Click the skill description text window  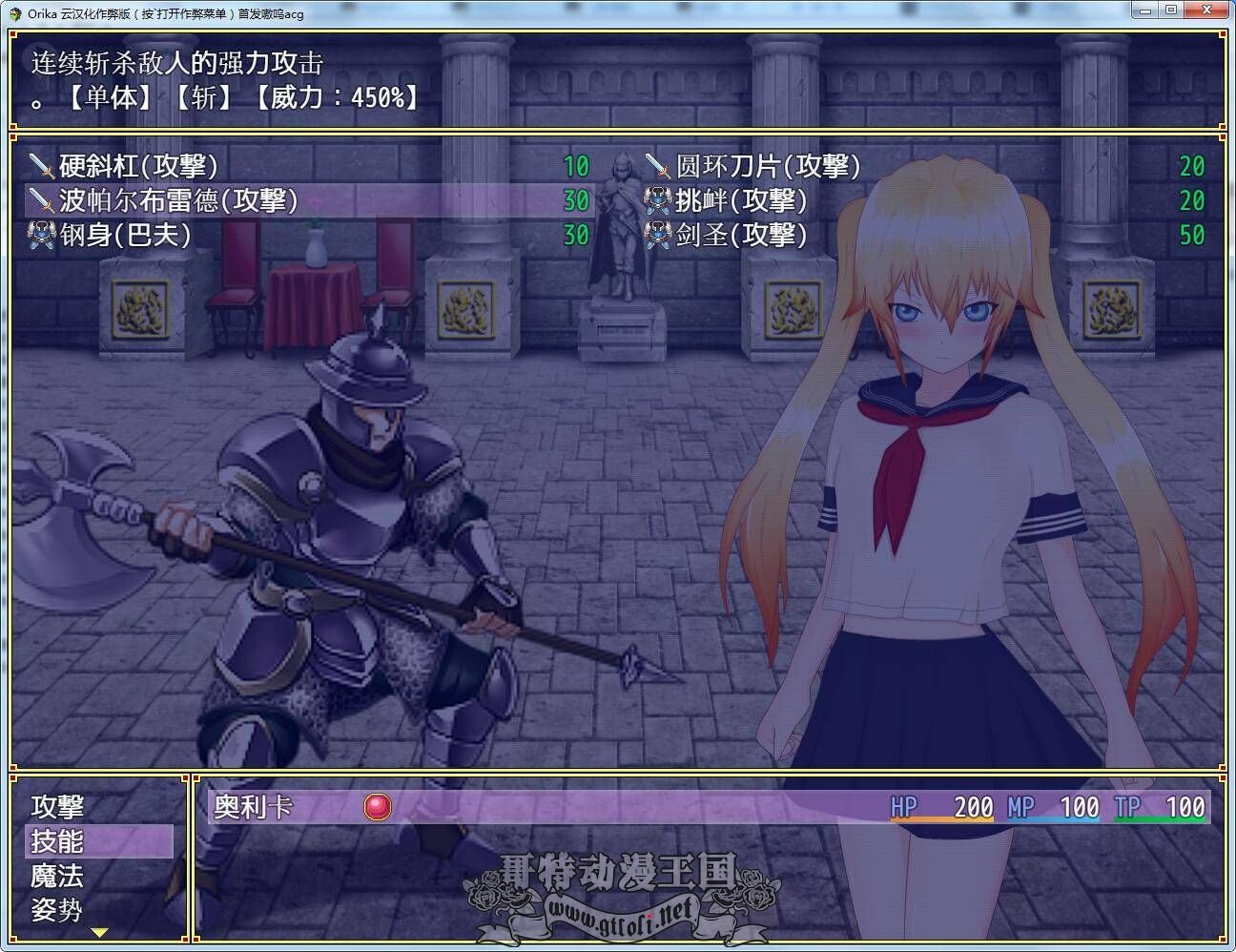pos(381,81)
